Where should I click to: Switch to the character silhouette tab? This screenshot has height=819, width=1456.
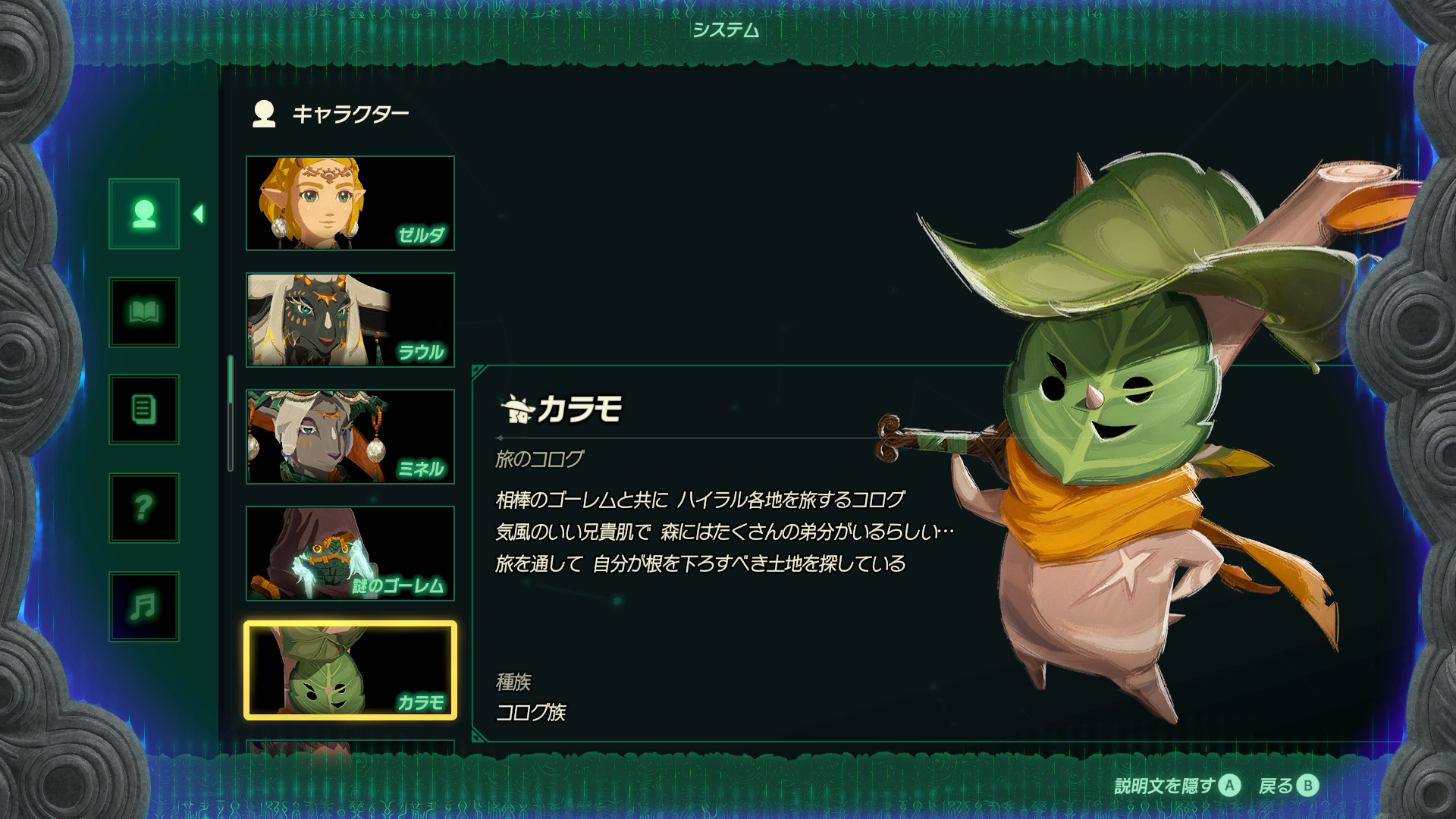click(x=144, y=214)
